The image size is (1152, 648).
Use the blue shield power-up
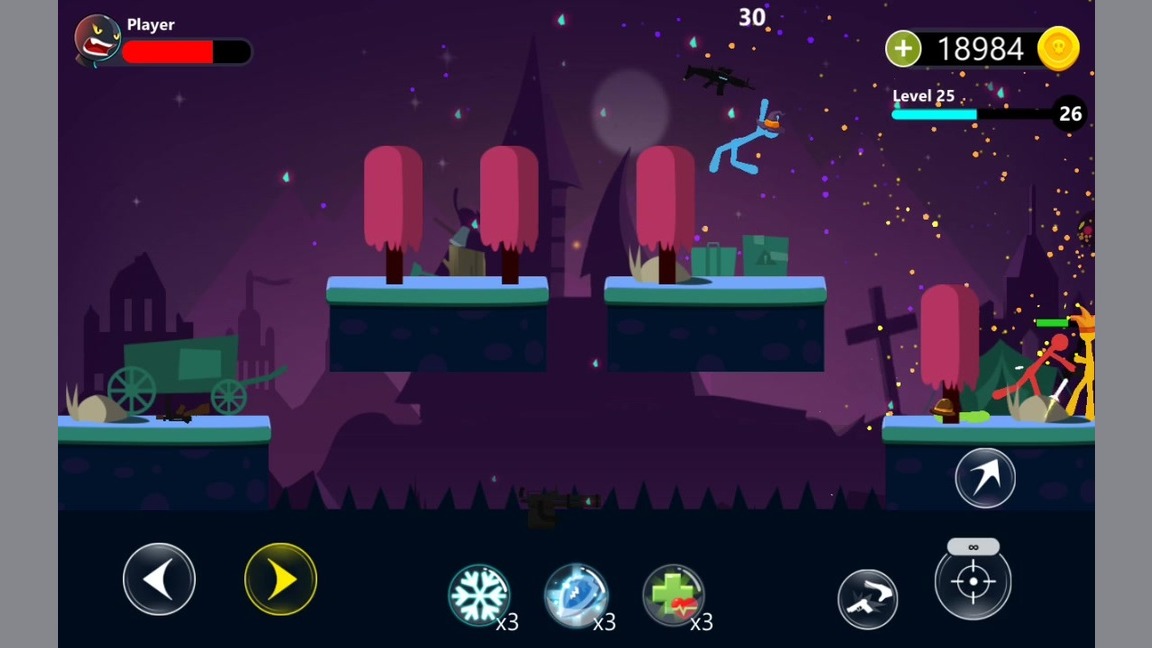point(576,595)
